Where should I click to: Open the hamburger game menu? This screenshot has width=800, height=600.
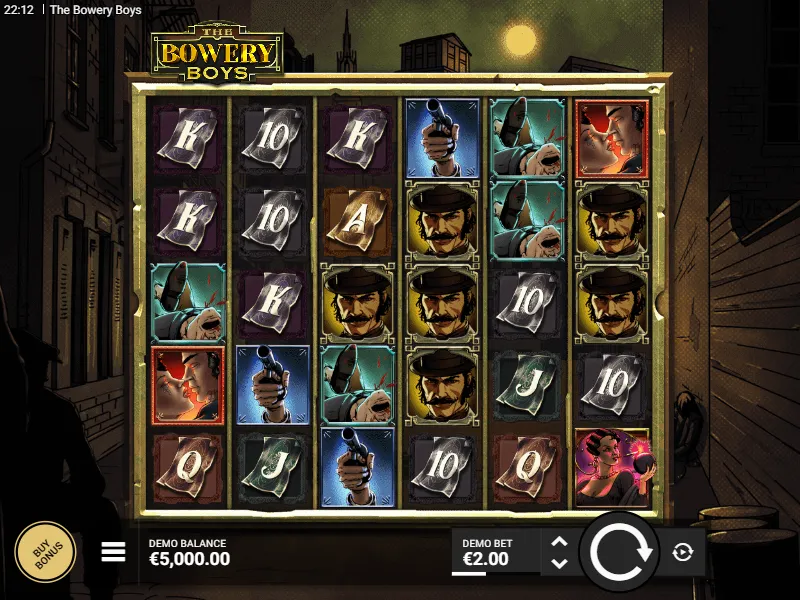[x=114, y=552]
